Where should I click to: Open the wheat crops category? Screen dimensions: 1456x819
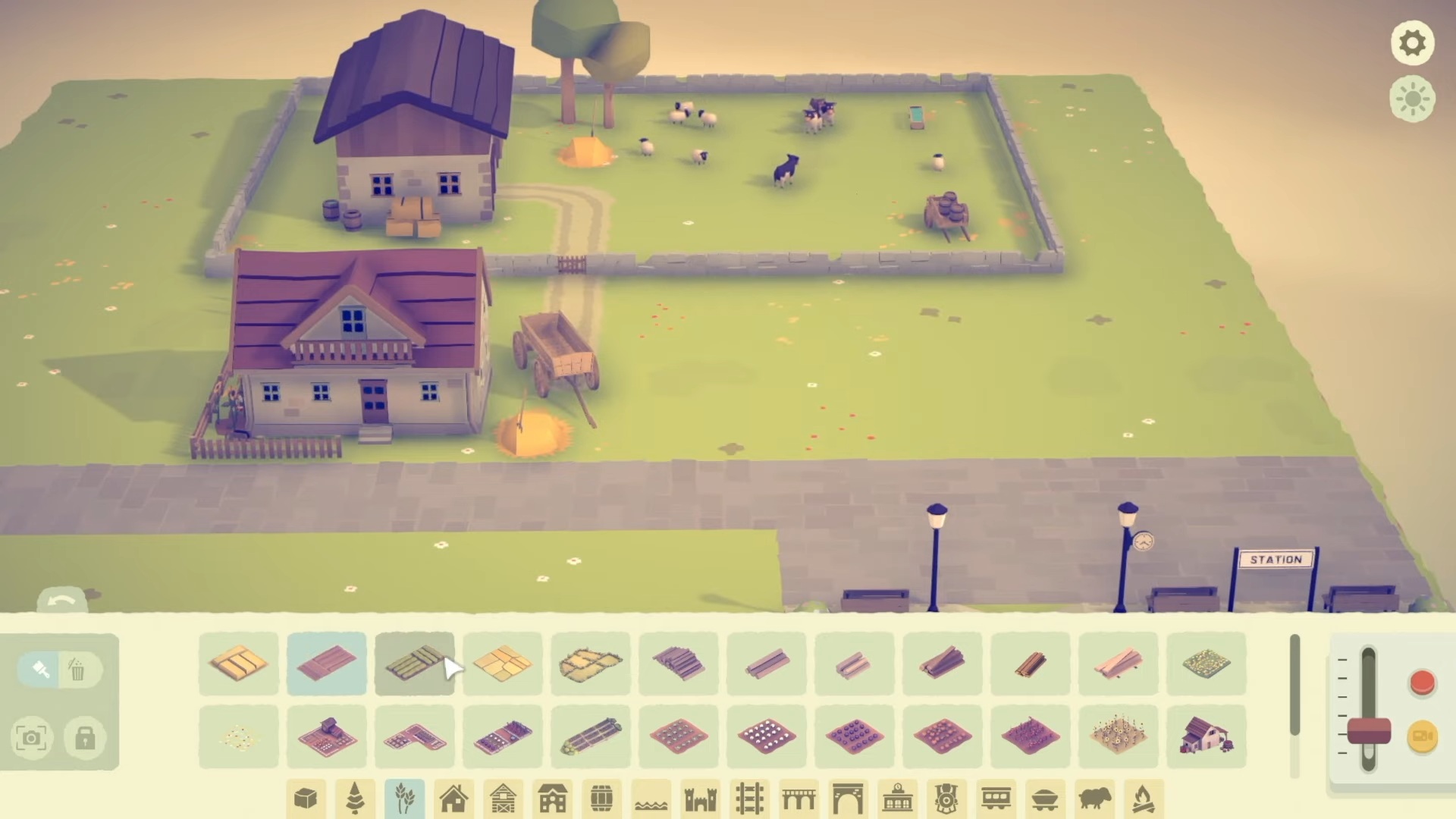pos(405,799)
